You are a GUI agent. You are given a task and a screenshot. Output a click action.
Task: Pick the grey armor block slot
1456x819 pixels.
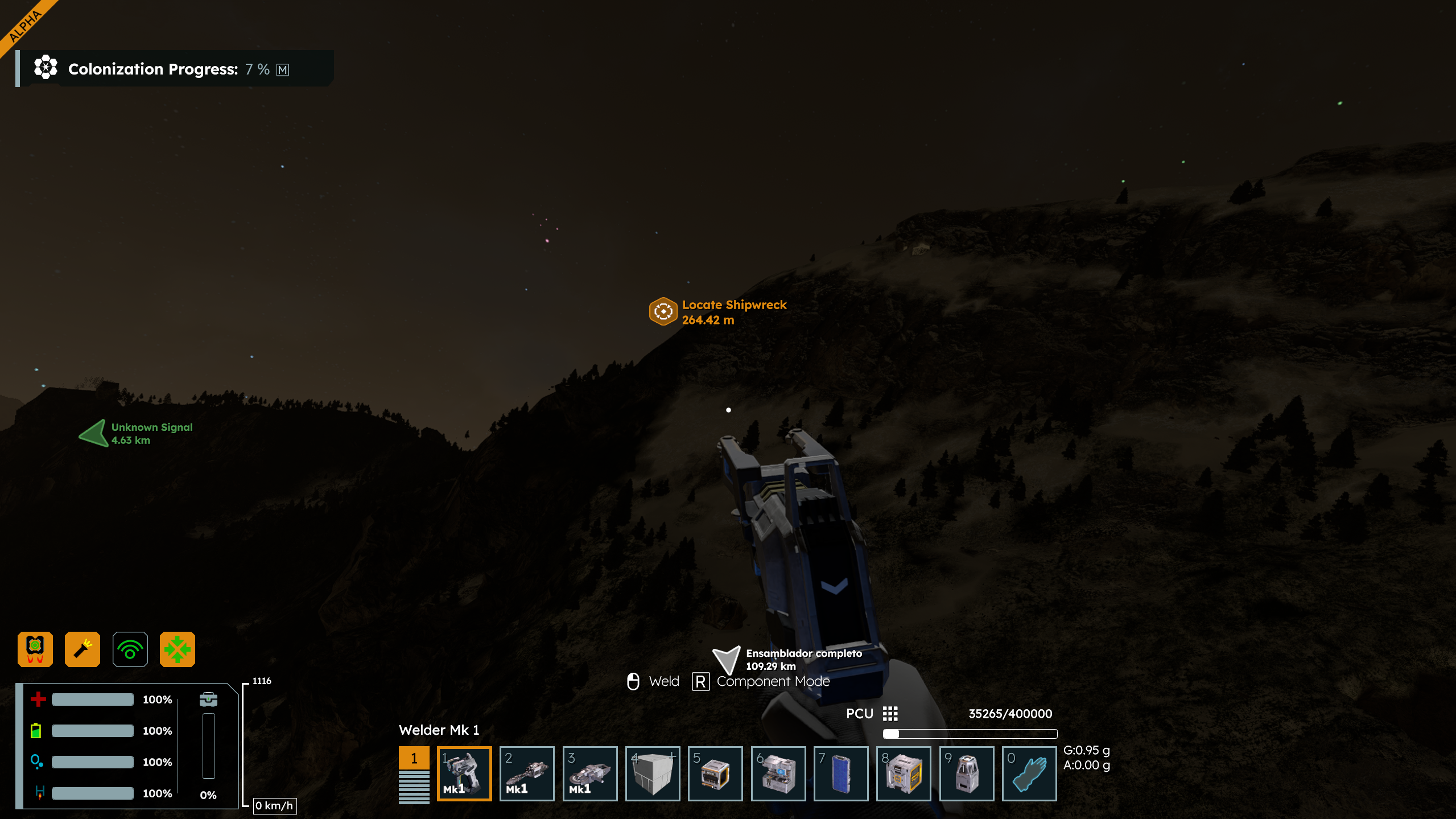(653, 773)
